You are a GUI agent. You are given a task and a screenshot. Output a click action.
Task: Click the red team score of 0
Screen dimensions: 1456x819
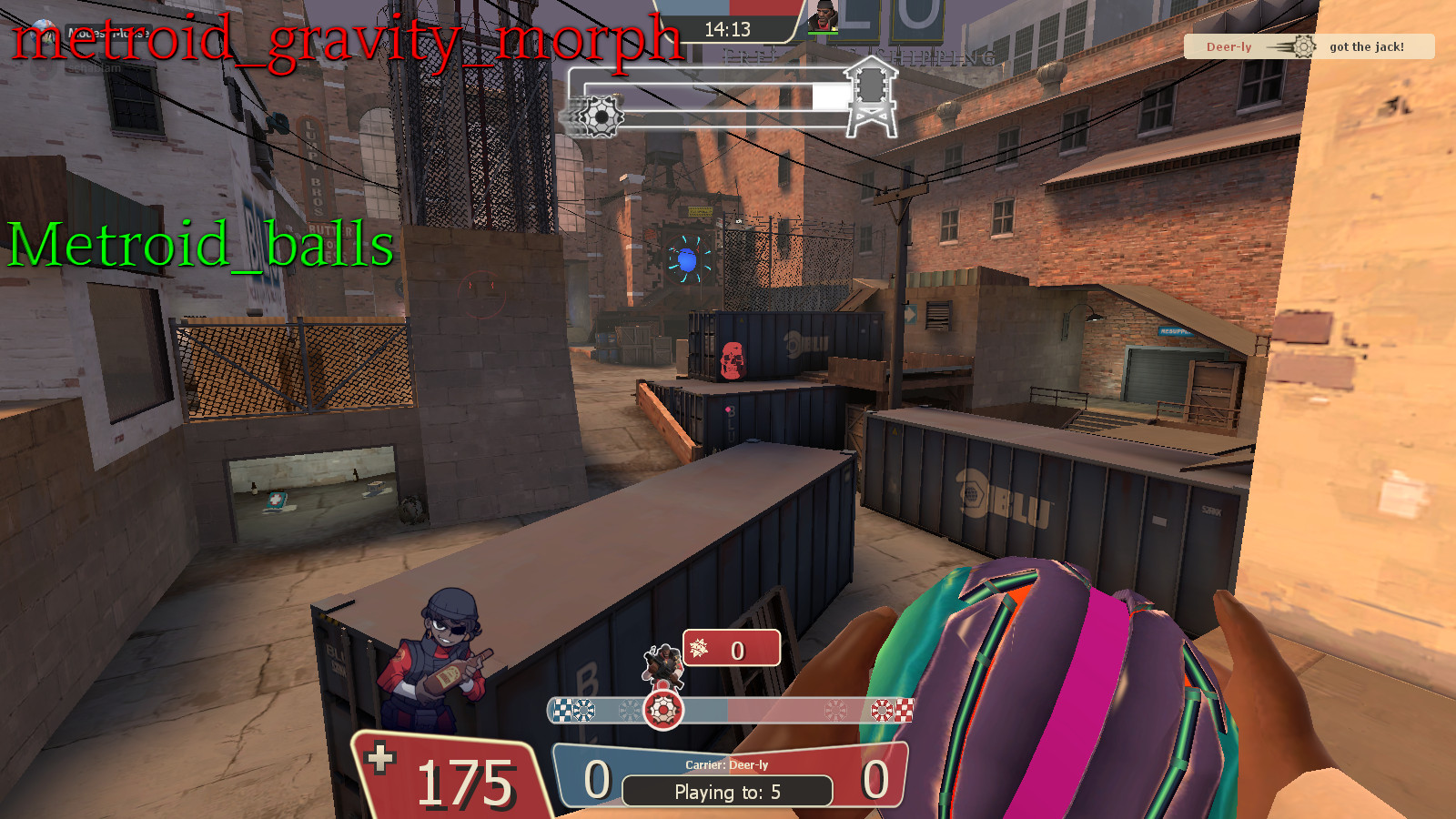click(x=875, y=780)
